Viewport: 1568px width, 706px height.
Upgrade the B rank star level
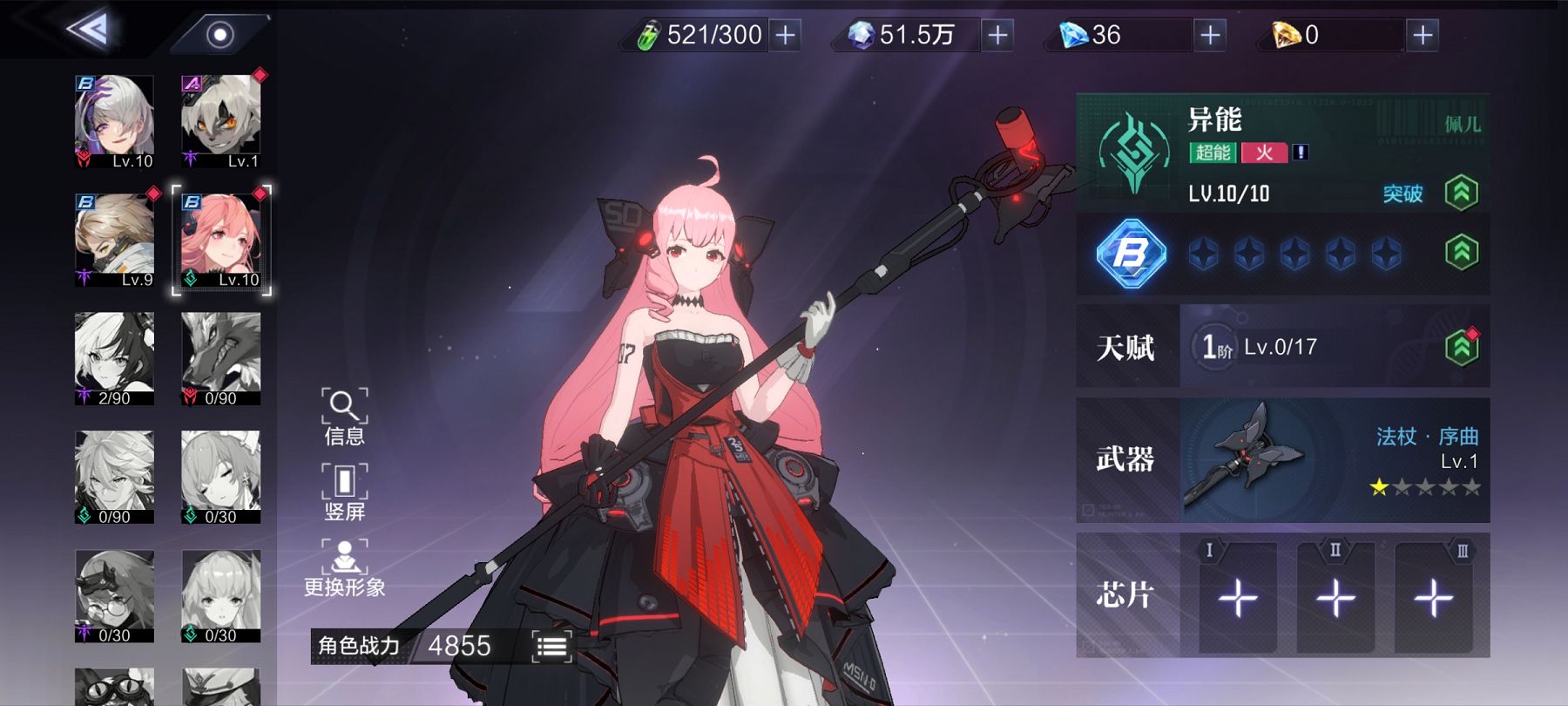1461,253
